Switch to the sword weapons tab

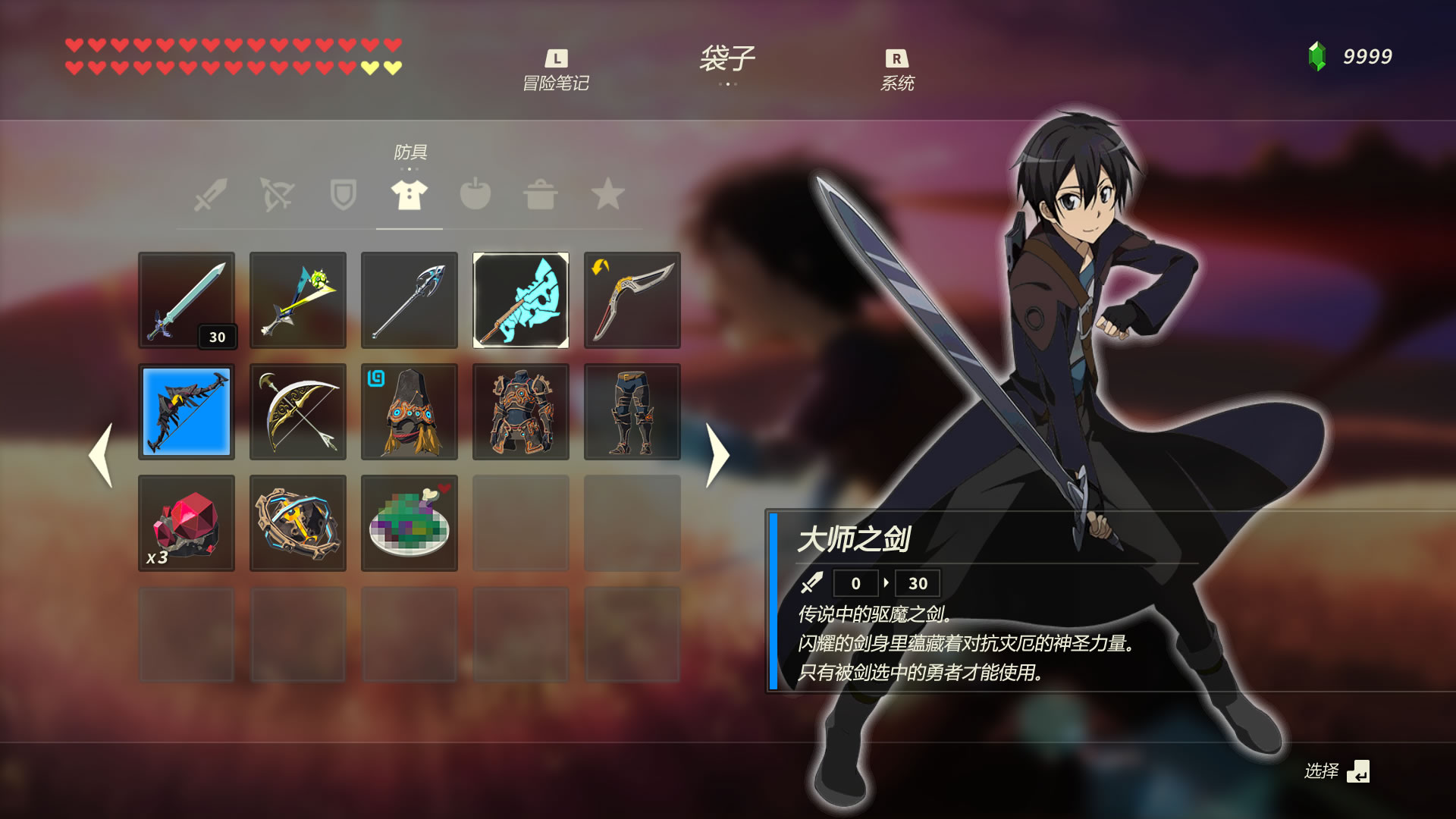[210, 195]
